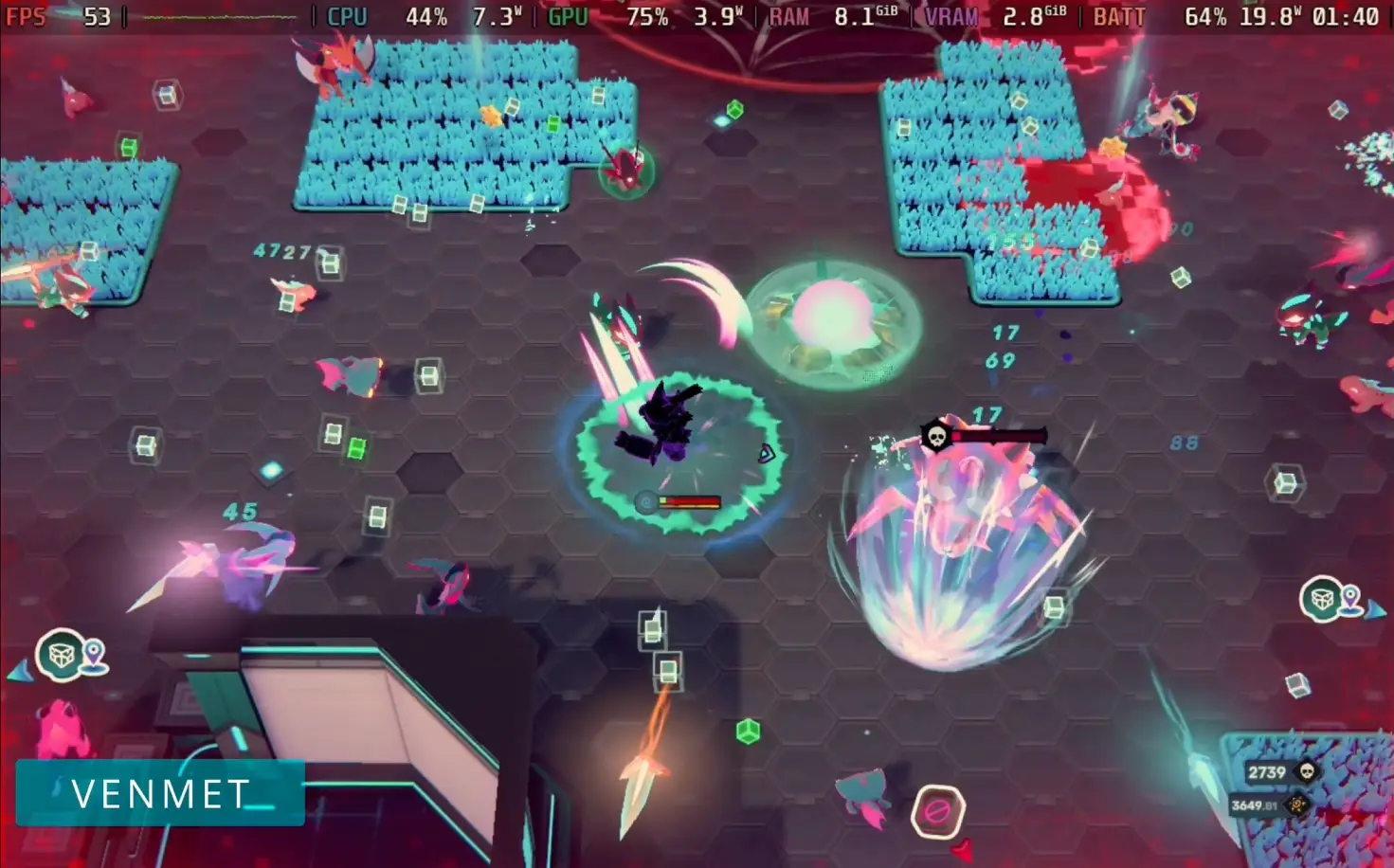Click the CPU section of the stats bar

coord(347,16)
